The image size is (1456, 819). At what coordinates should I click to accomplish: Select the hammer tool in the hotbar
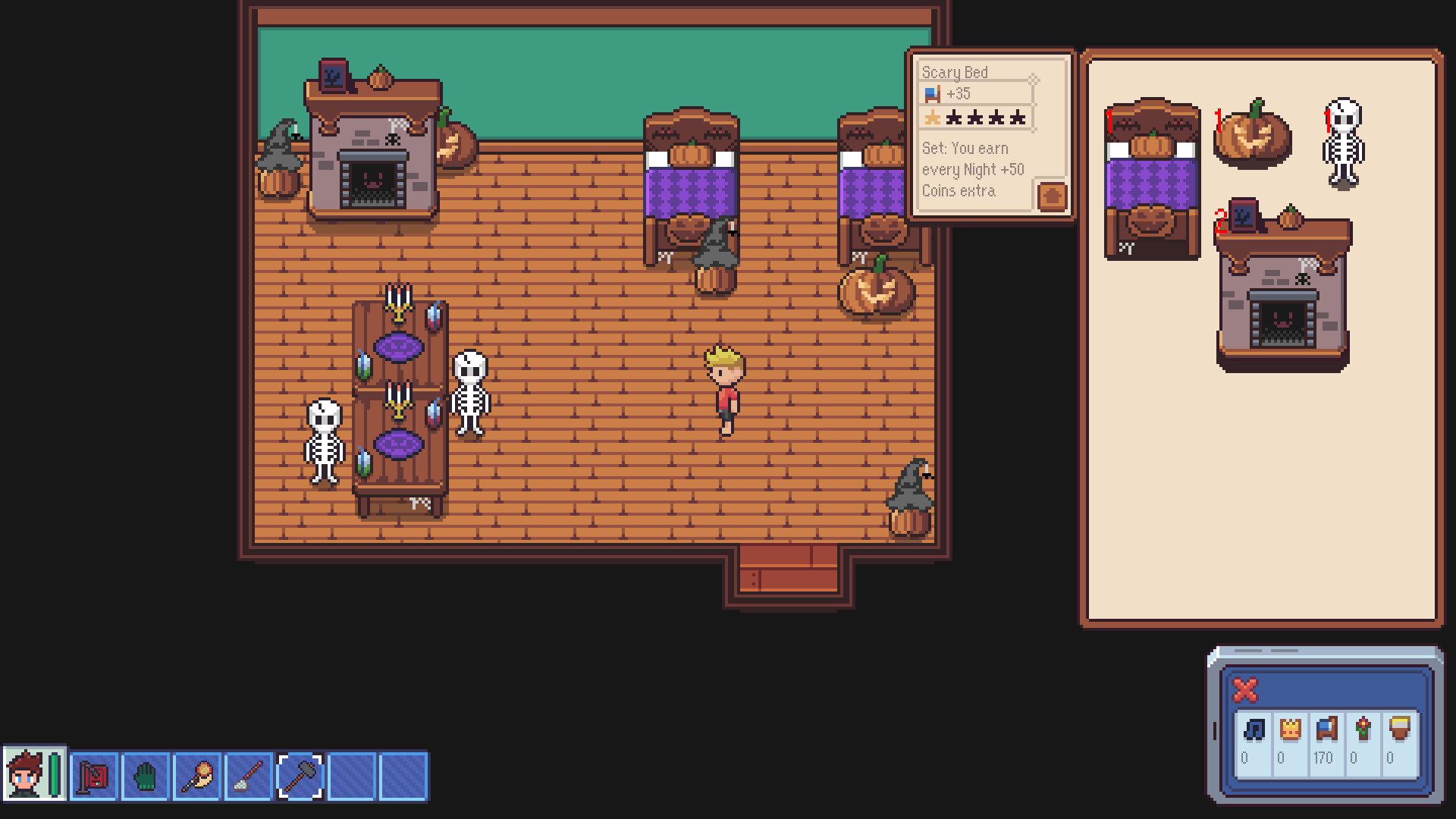tap(299, 776)
